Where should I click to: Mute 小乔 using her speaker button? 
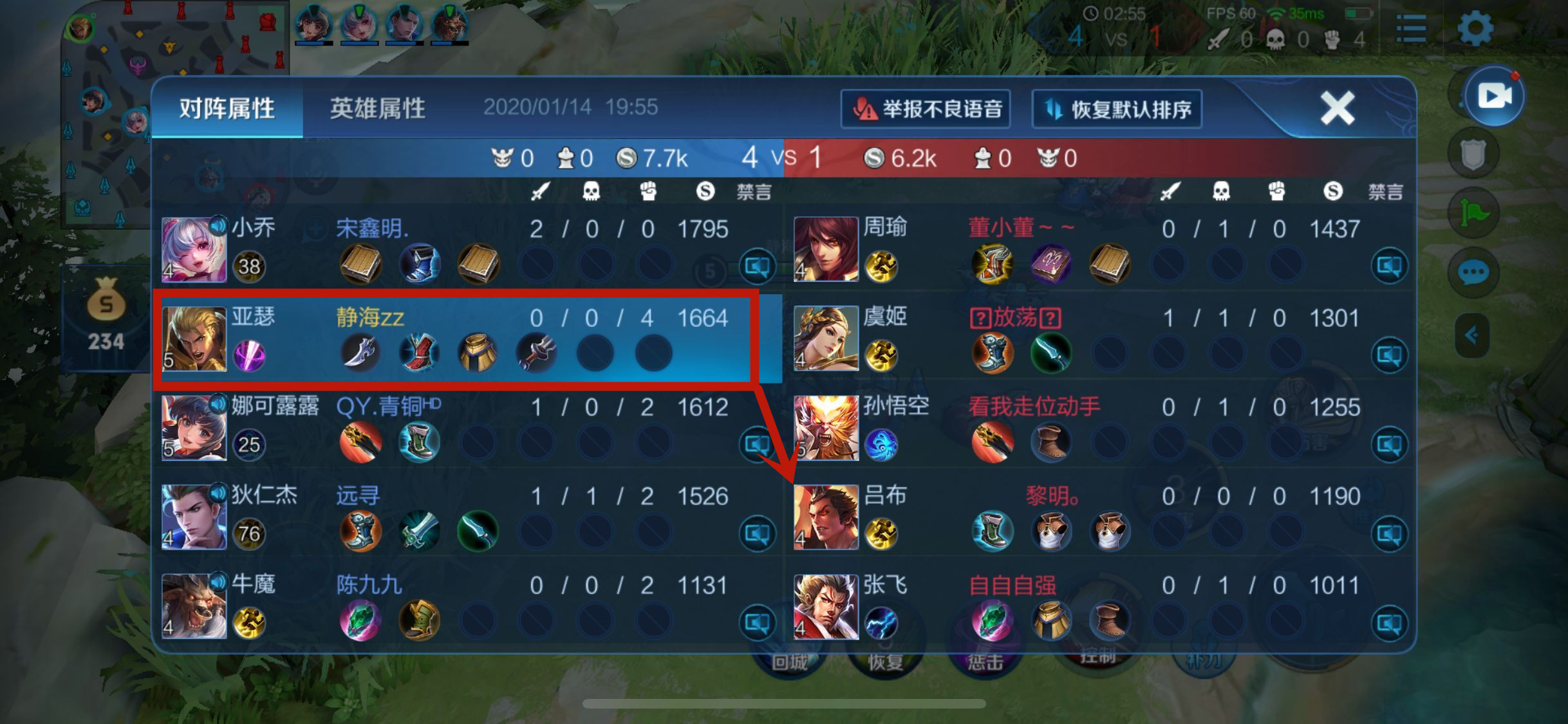[757, 266]
